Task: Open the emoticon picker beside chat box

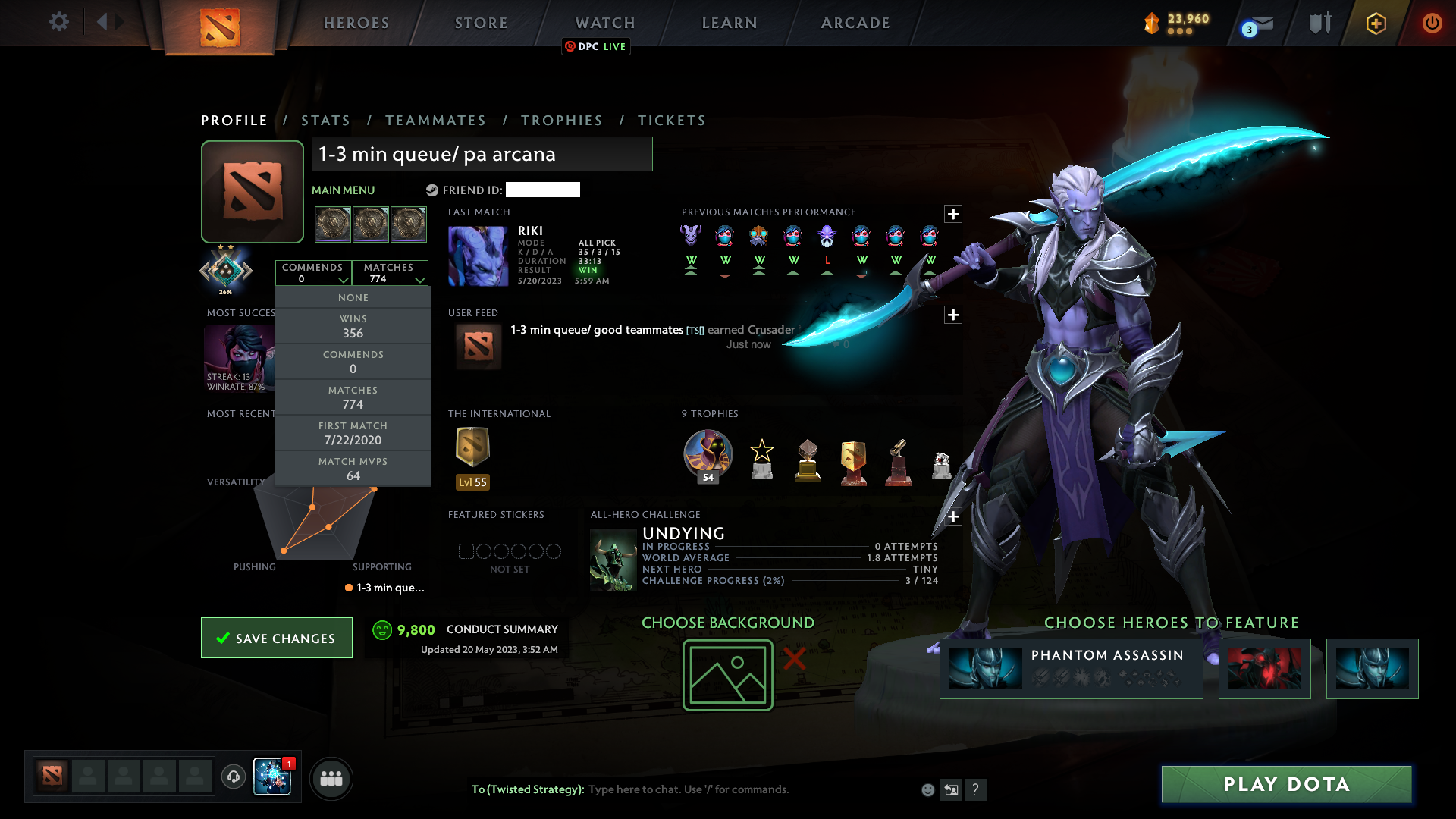Action: 927,789
